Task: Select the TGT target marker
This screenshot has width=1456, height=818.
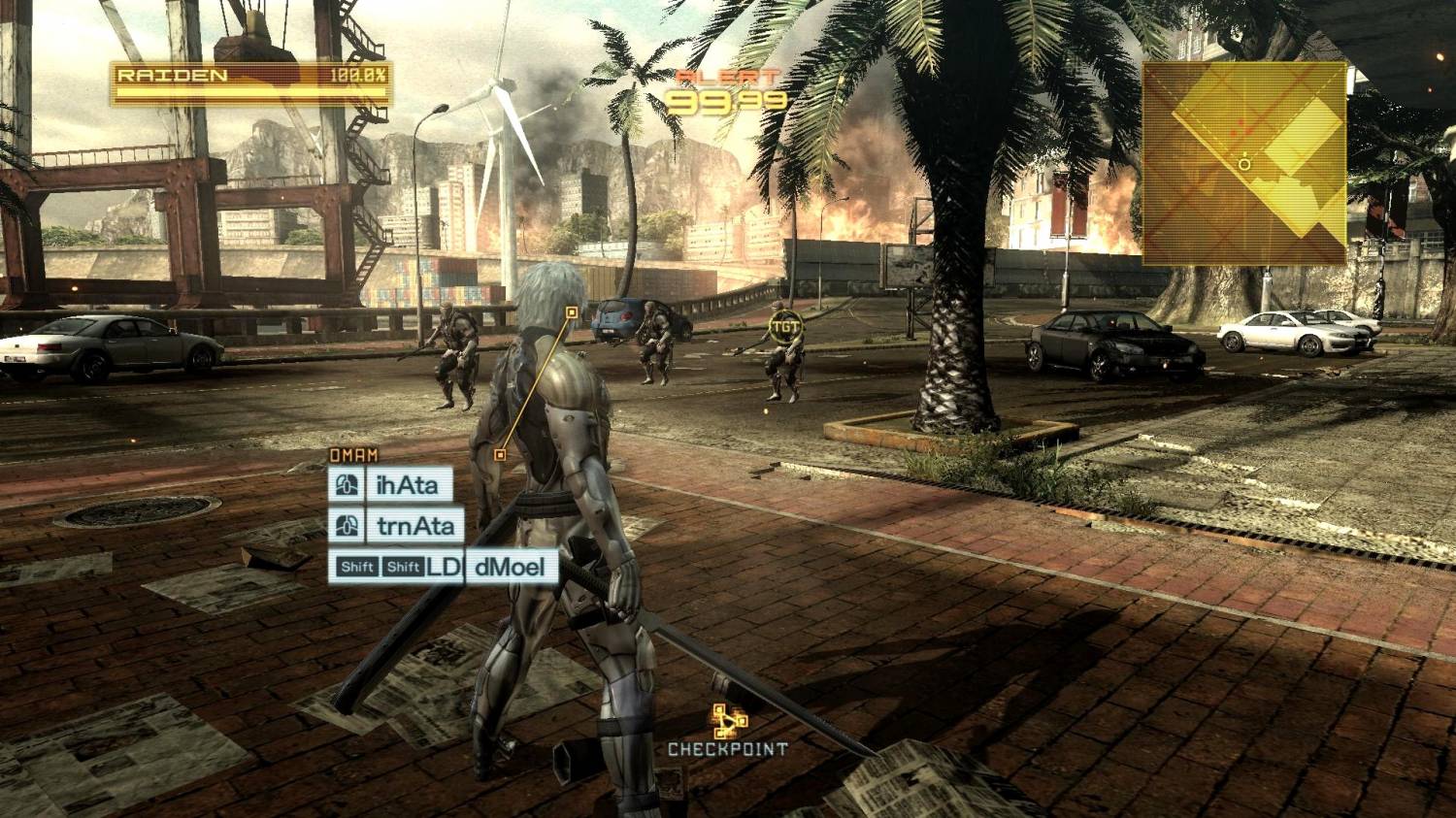Action: [x=785, y=326]
